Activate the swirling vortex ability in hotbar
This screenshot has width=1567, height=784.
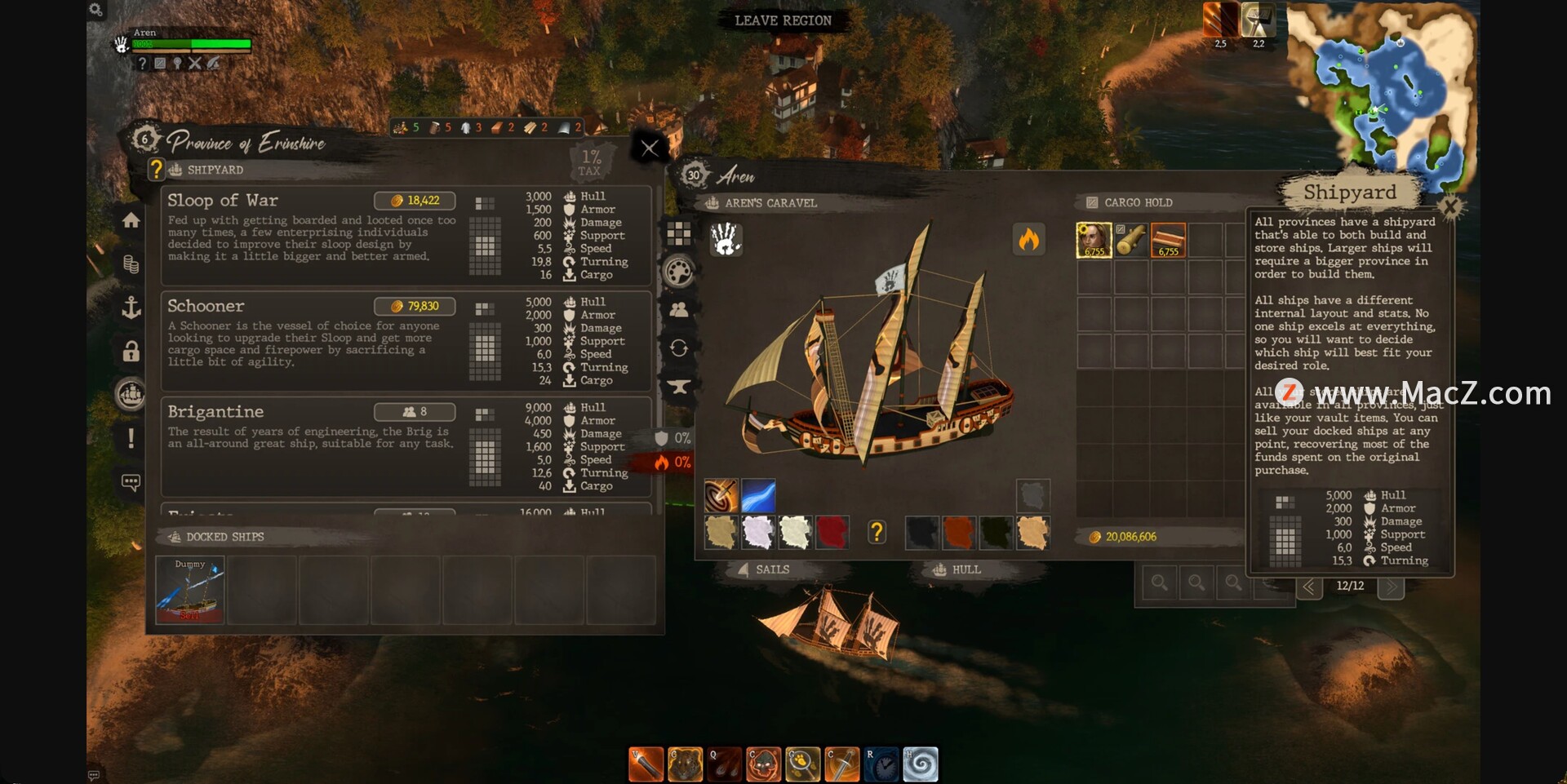click(x=921, y=764)
